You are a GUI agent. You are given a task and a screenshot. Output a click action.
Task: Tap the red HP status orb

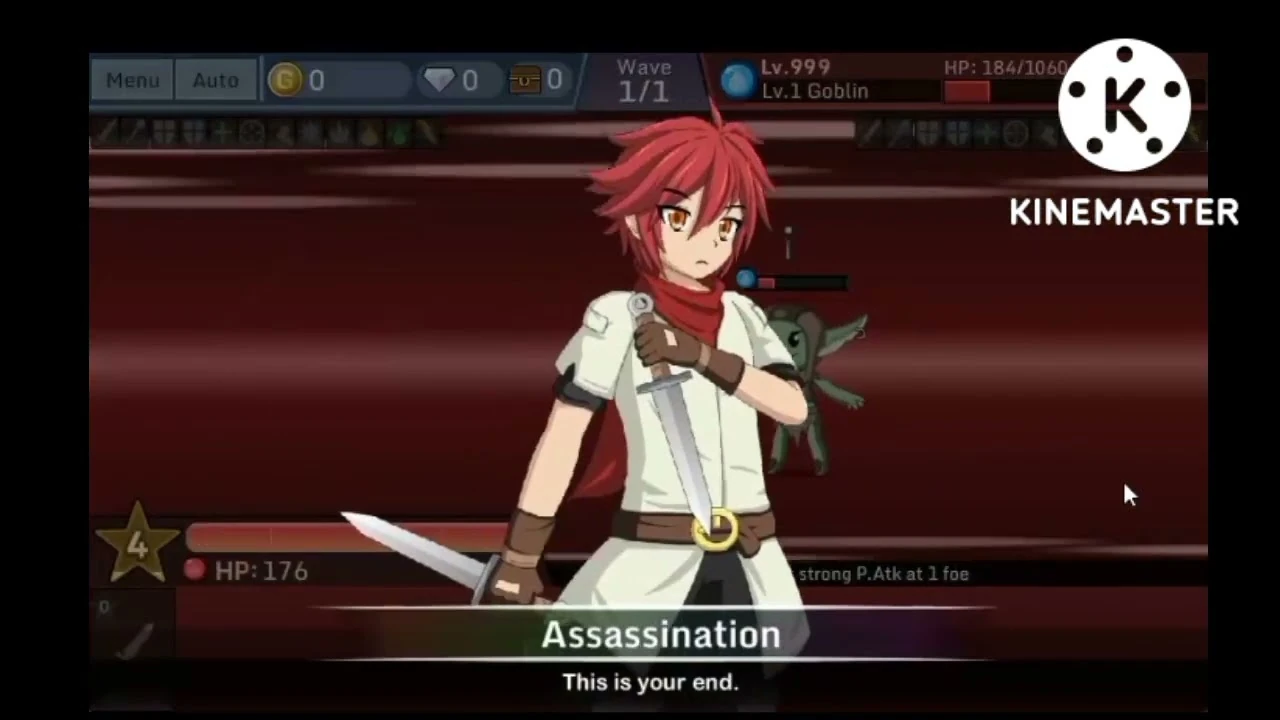point(194,571)
